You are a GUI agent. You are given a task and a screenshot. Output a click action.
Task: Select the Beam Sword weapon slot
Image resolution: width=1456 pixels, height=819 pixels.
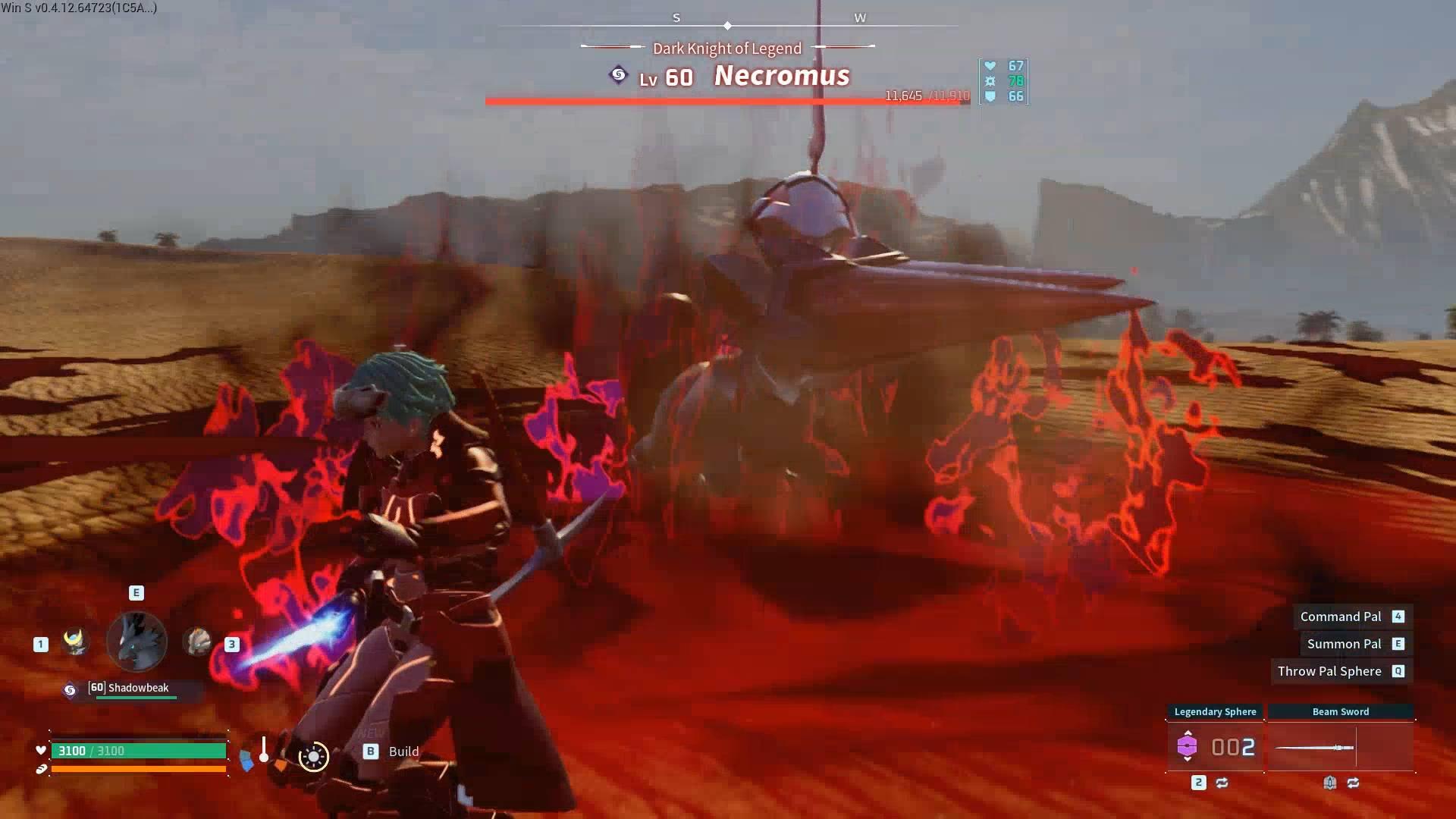(x=1340, y=747)
